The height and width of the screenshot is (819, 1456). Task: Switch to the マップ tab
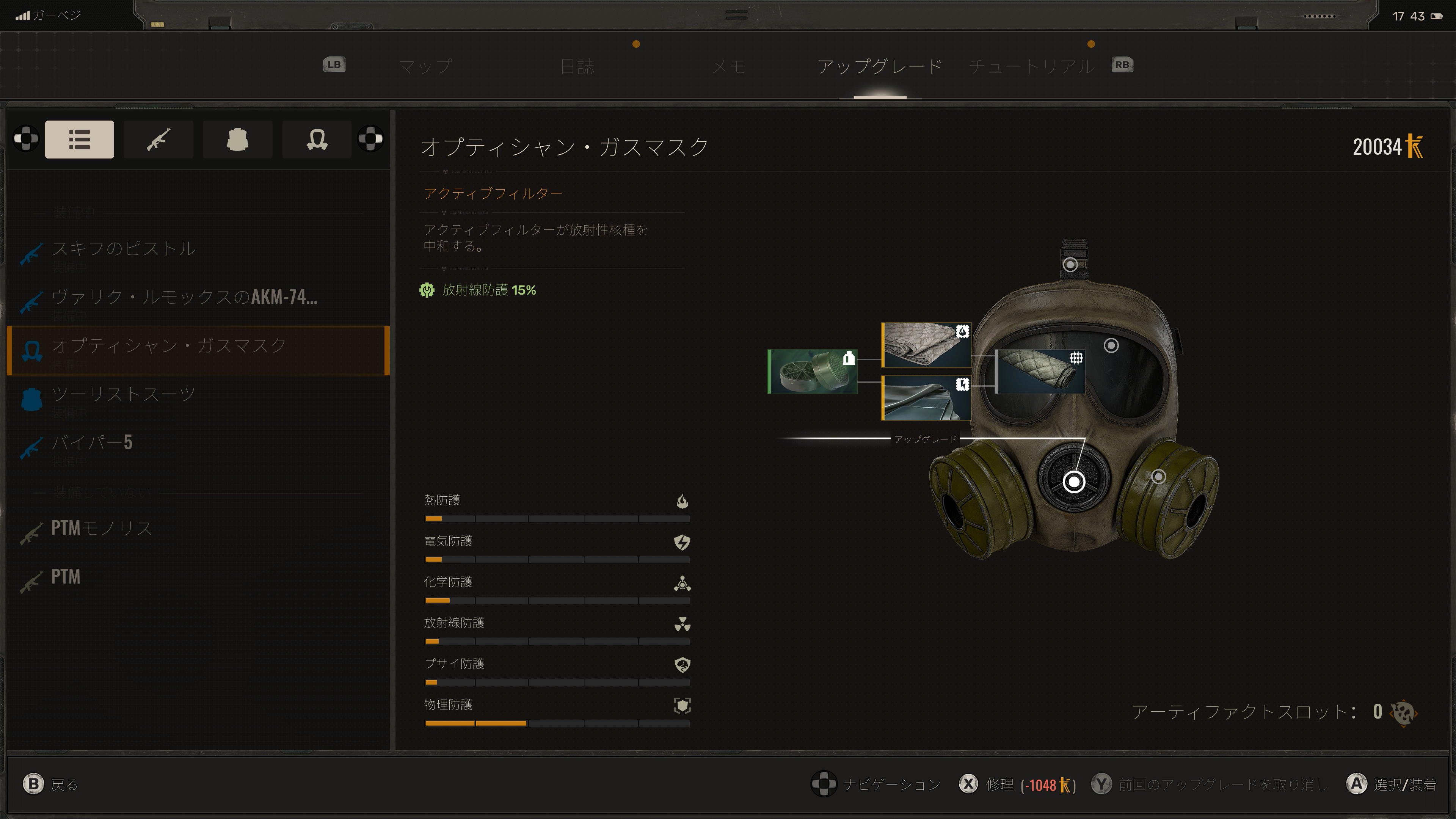coord(425,66)
